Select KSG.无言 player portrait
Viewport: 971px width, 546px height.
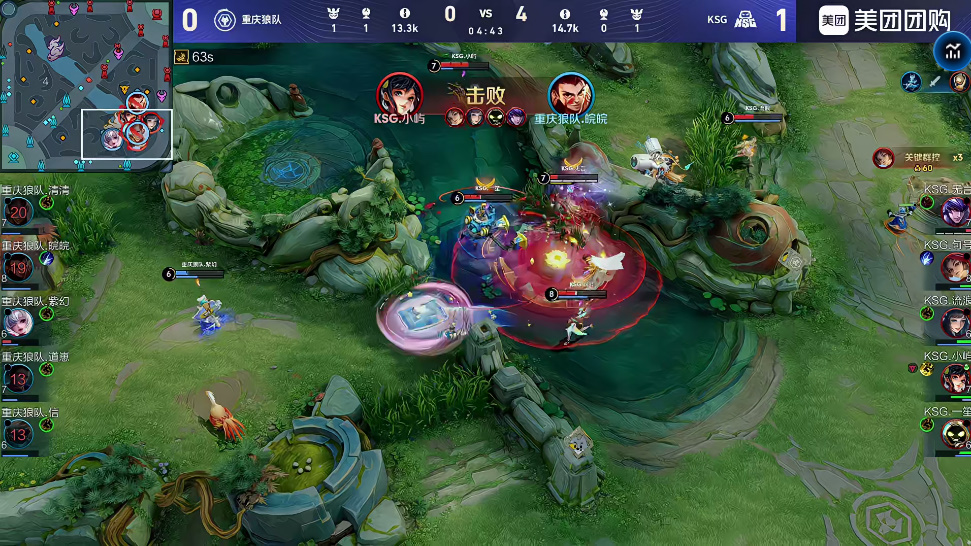[x=955, y=211]
